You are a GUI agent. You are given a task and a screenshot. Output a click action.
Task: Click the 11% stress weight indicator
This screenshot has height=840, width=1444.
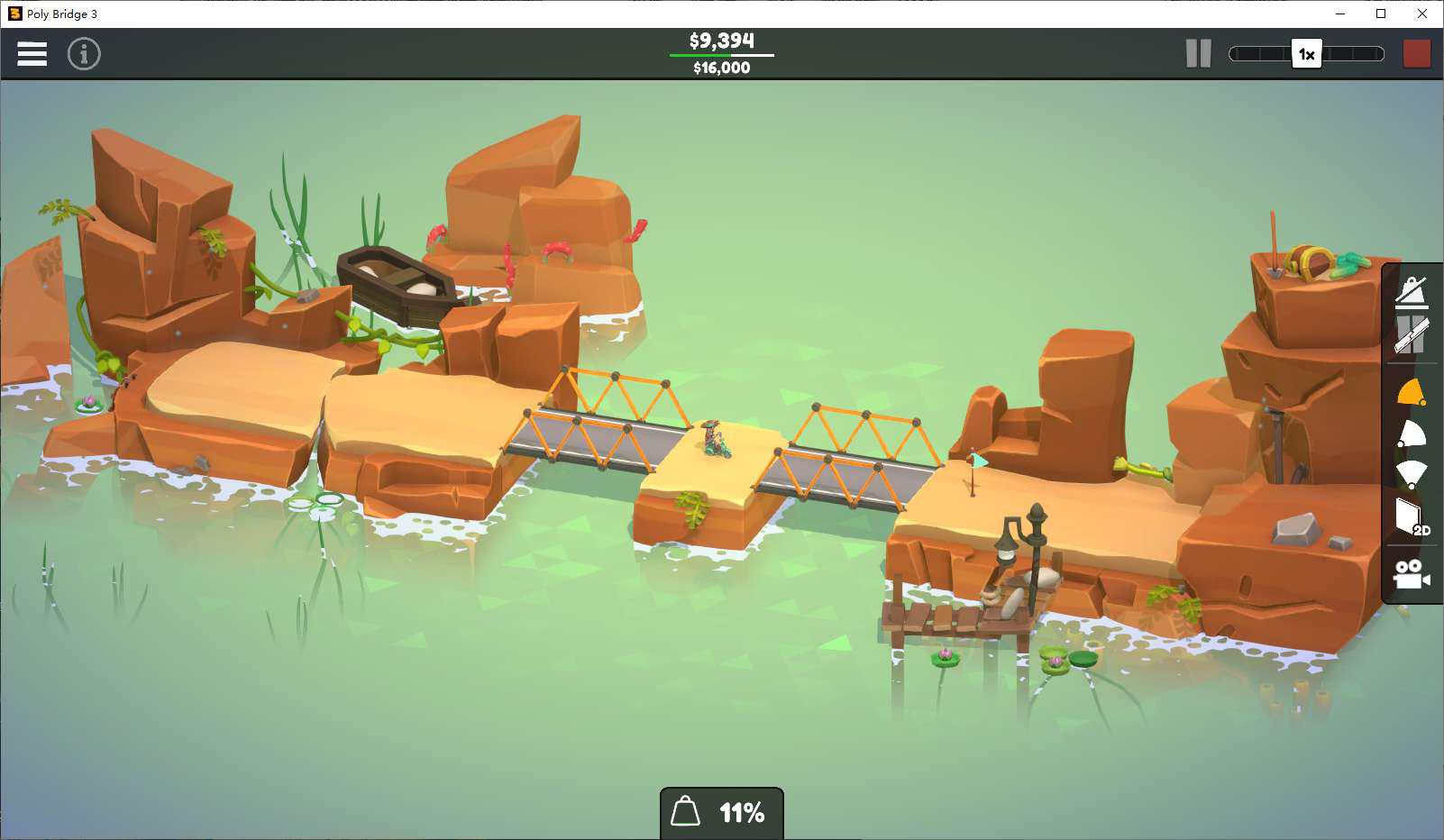[x=721, y=813]
